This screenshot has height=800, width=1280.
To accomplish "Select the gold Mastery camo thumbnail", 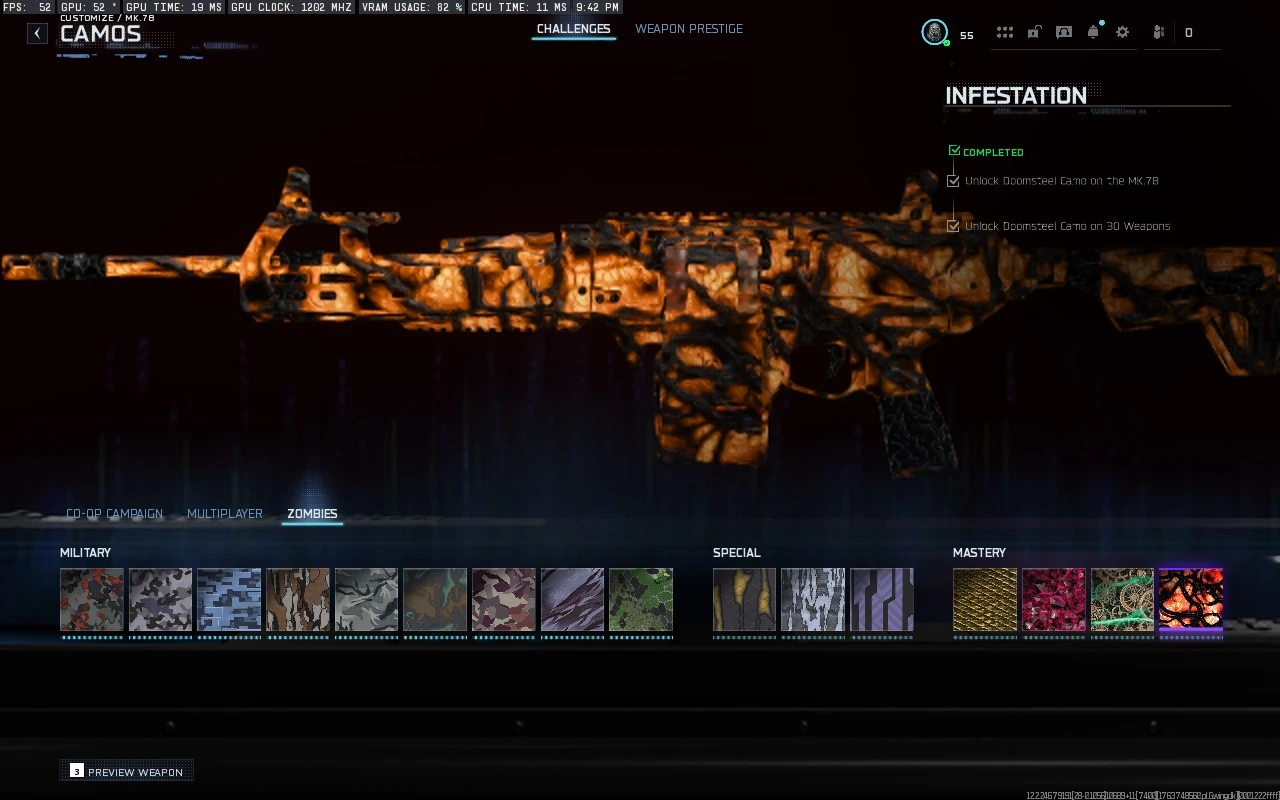I will [x=984, y=601].
